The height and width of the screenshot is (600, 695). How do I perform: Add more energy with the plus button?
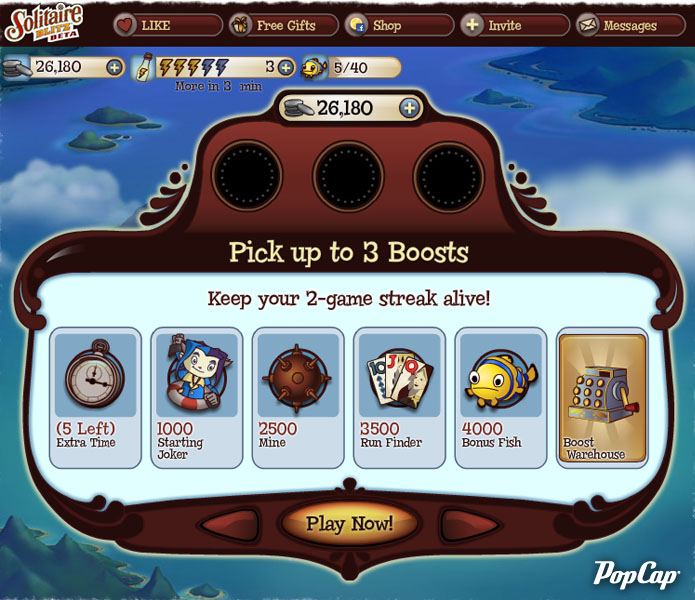pos(286,68)
